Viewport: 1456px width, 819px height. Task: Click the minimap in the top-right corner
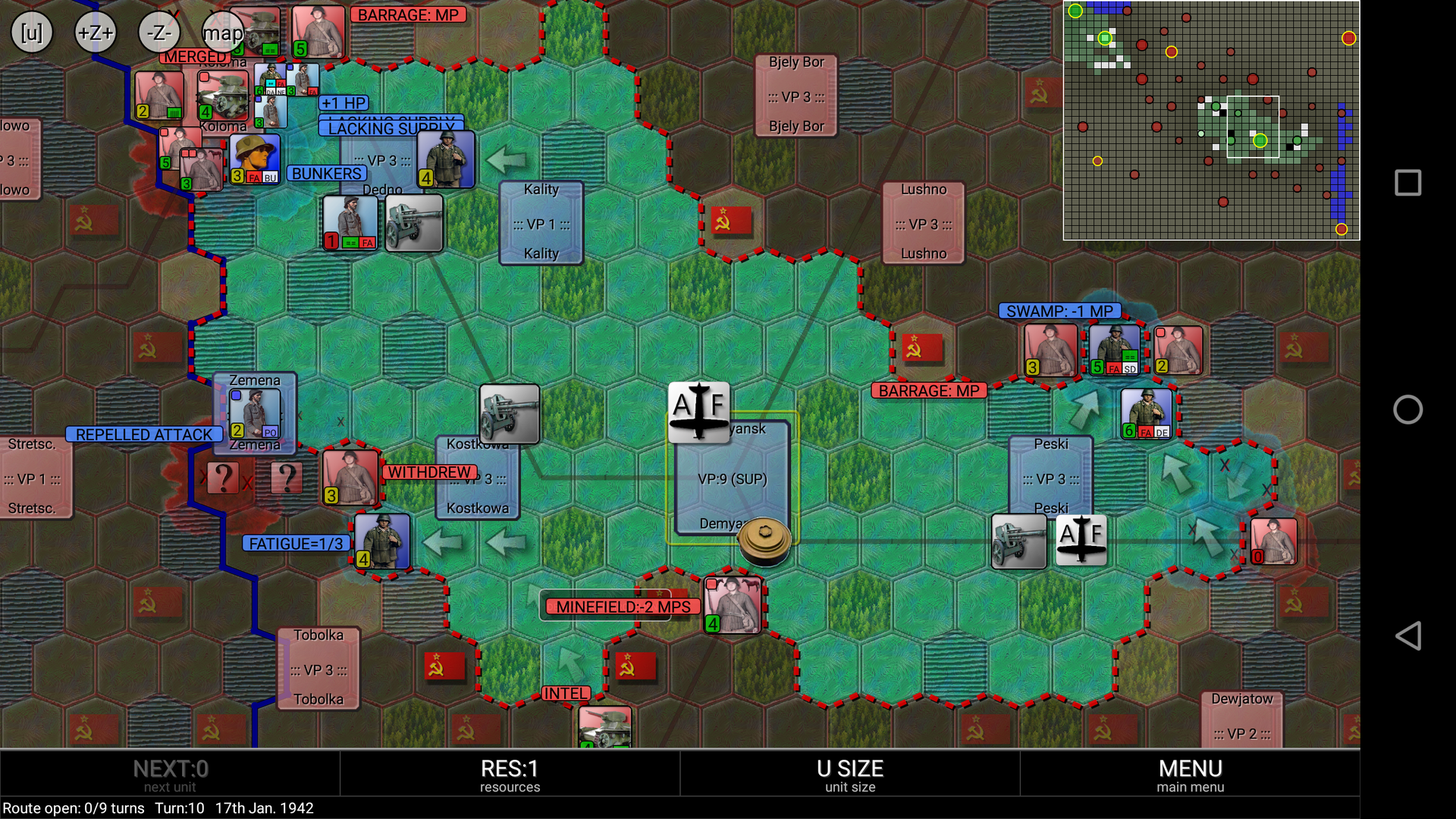tap(1211, 121)
